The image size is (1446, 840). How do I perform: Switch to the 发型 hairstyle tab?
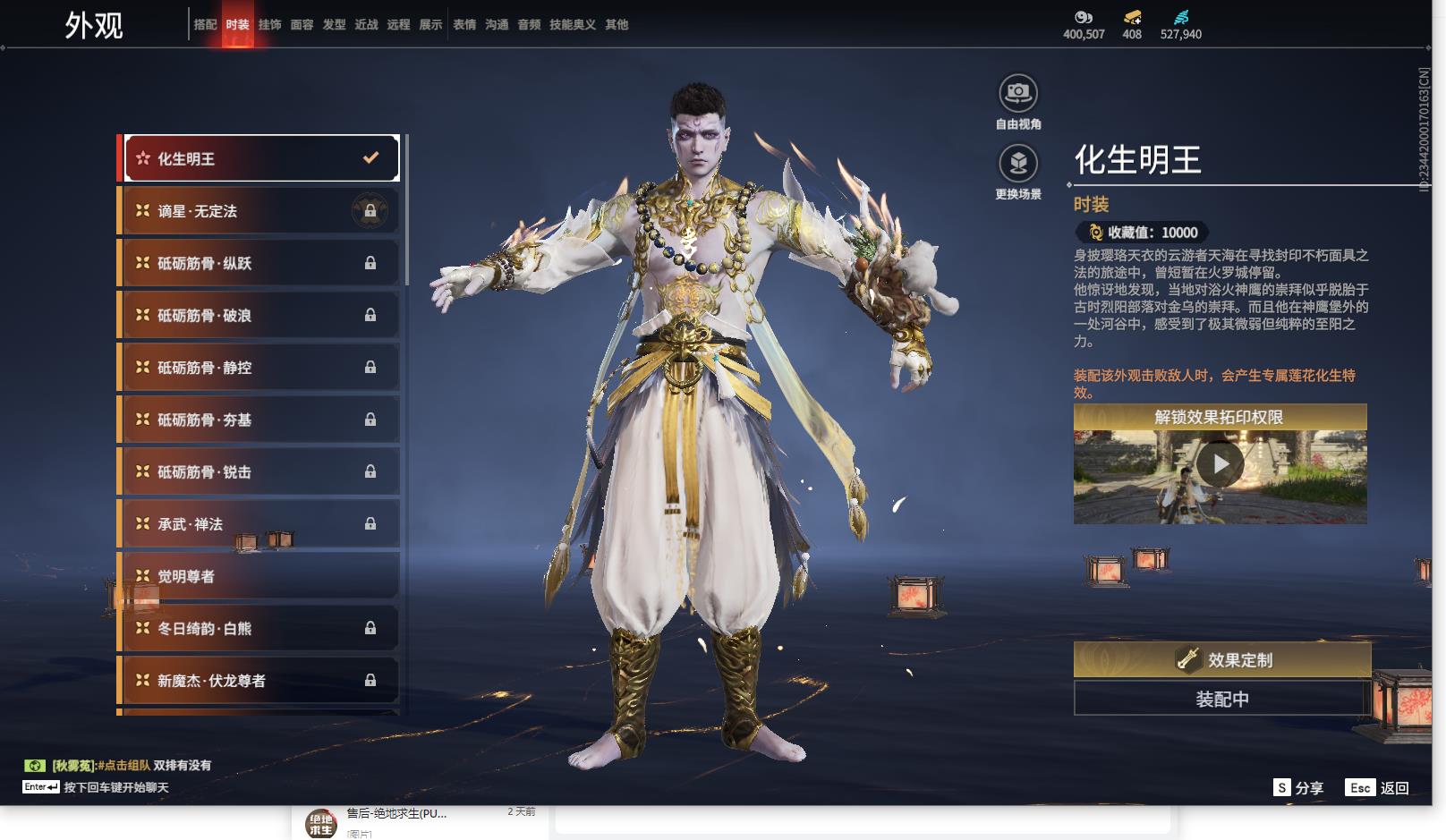(334, 25)
